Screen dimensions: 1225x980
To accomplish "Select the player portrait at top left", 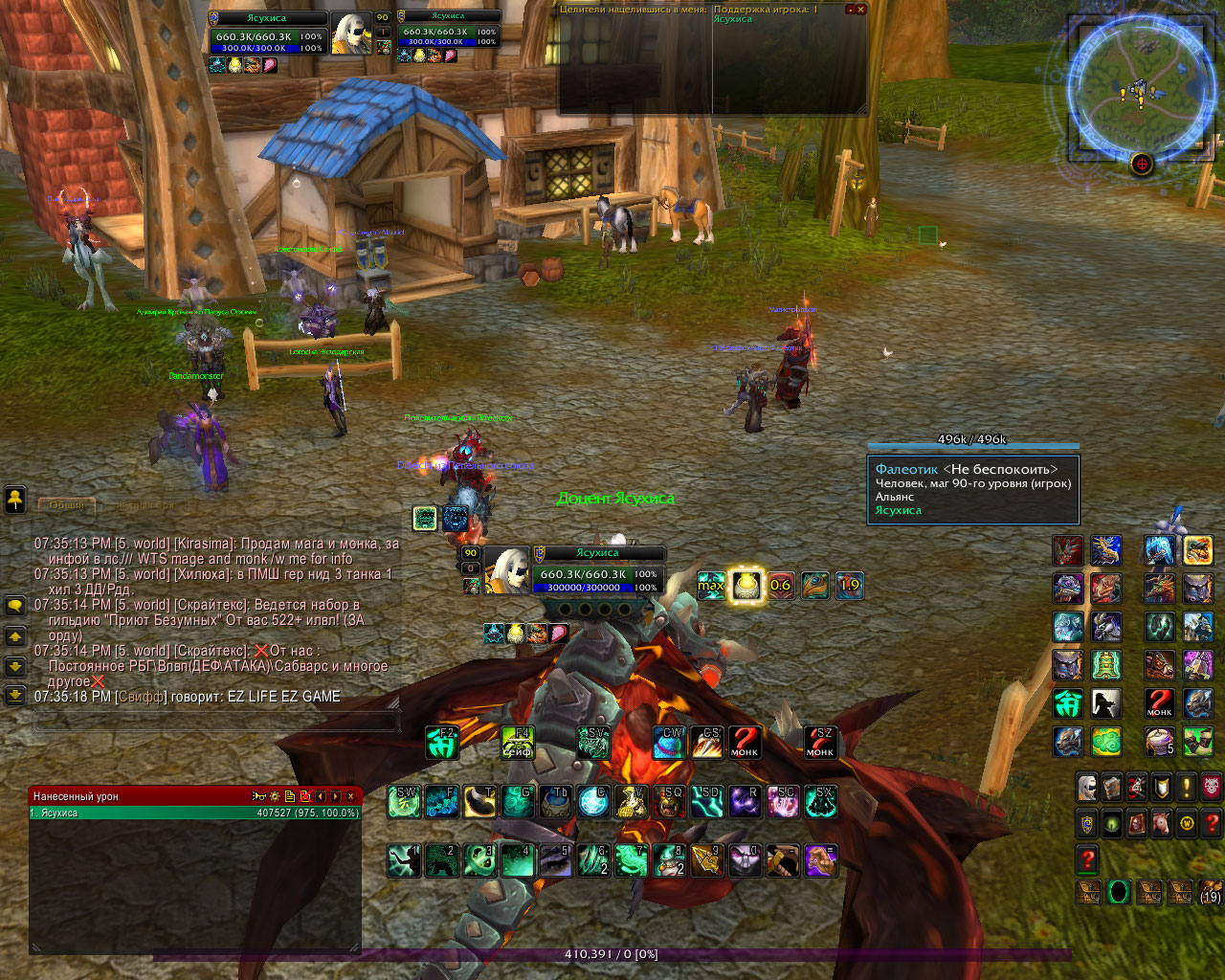I will tap(351, 35).
